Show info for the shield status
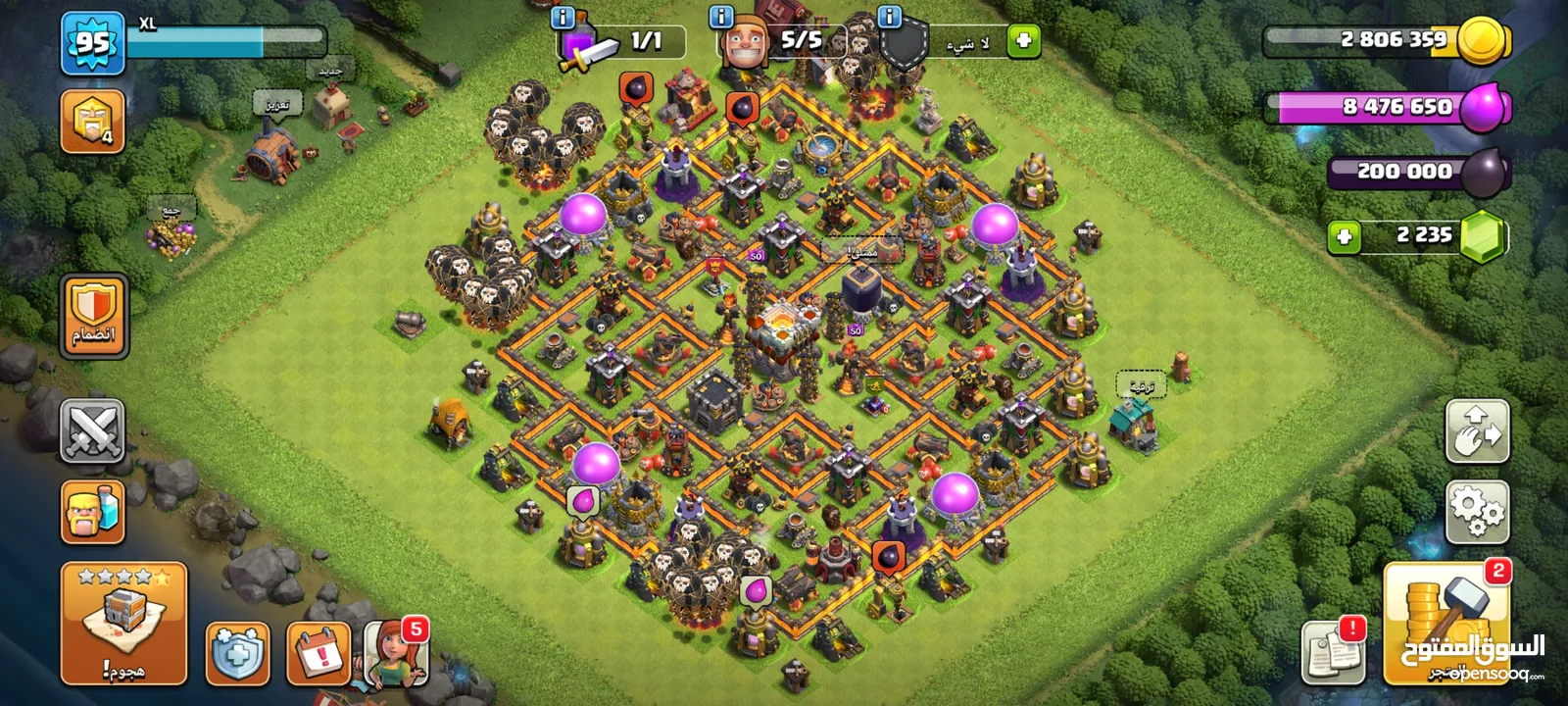This screenshot has width=1568, height=706. click(x=890, y=17)
